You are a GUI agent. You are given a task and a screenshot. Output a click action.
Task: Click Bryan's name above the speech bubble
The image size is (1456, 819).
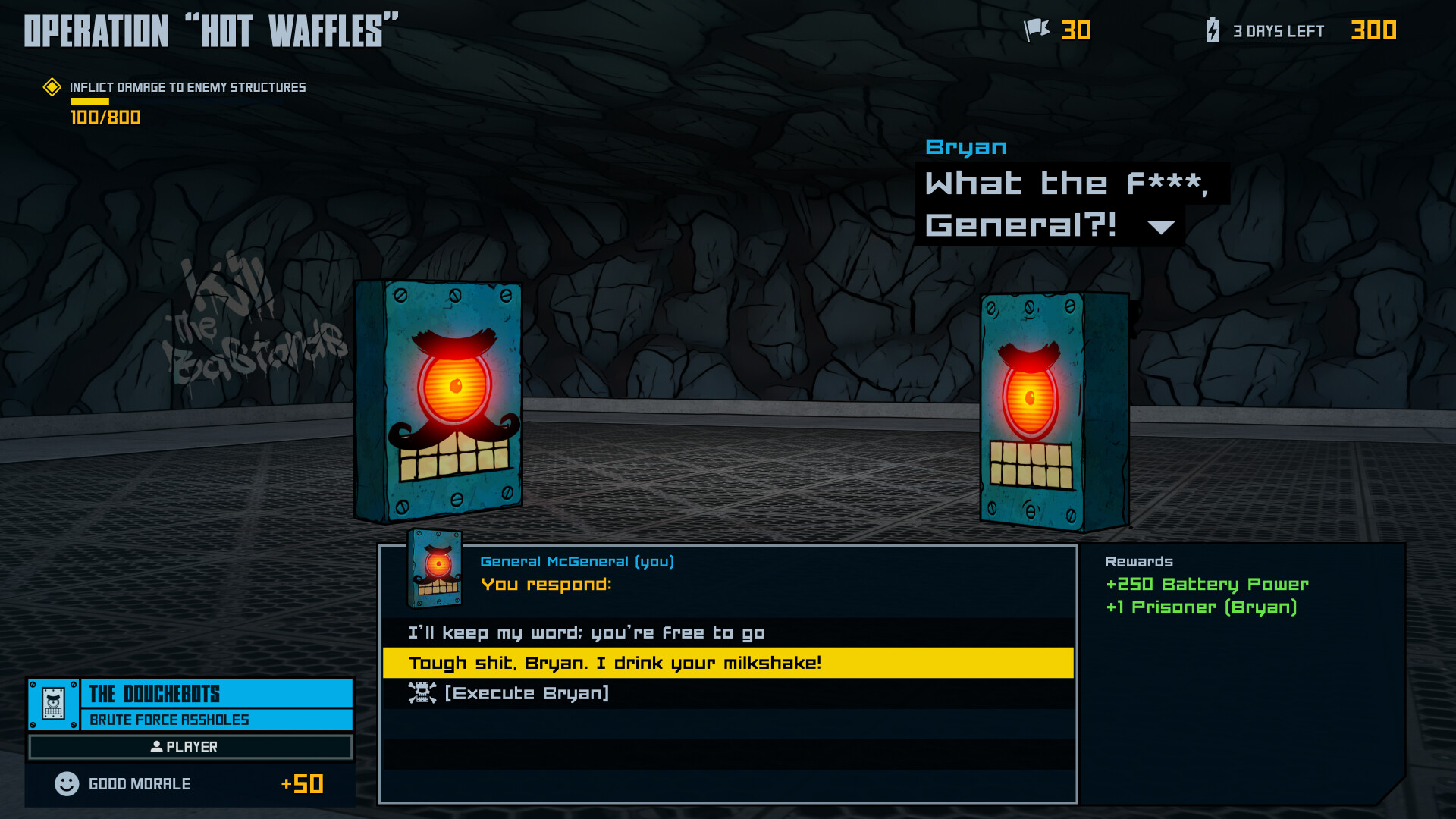pyautogui.click(x=965, y=146)
